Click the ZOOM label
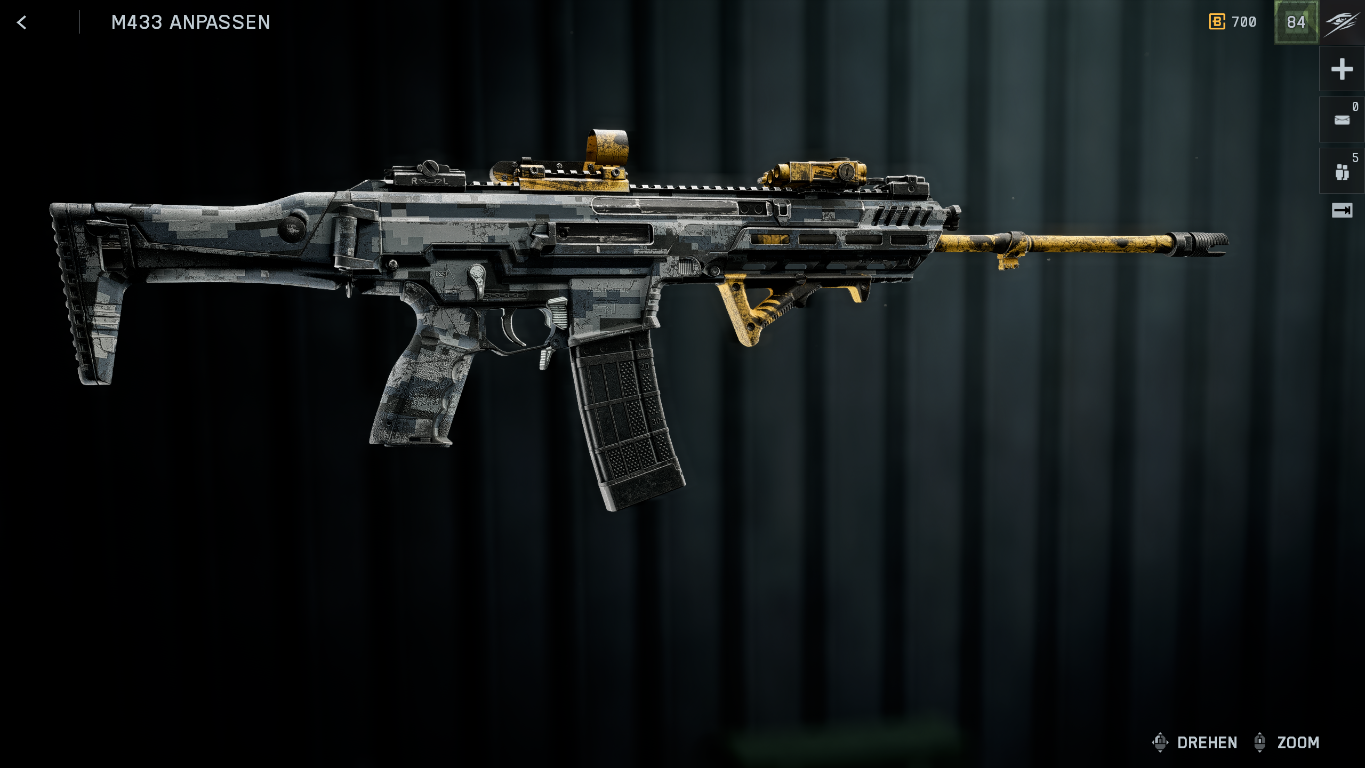Screen dimensions: 1365x768 (x=1299, y=742)
